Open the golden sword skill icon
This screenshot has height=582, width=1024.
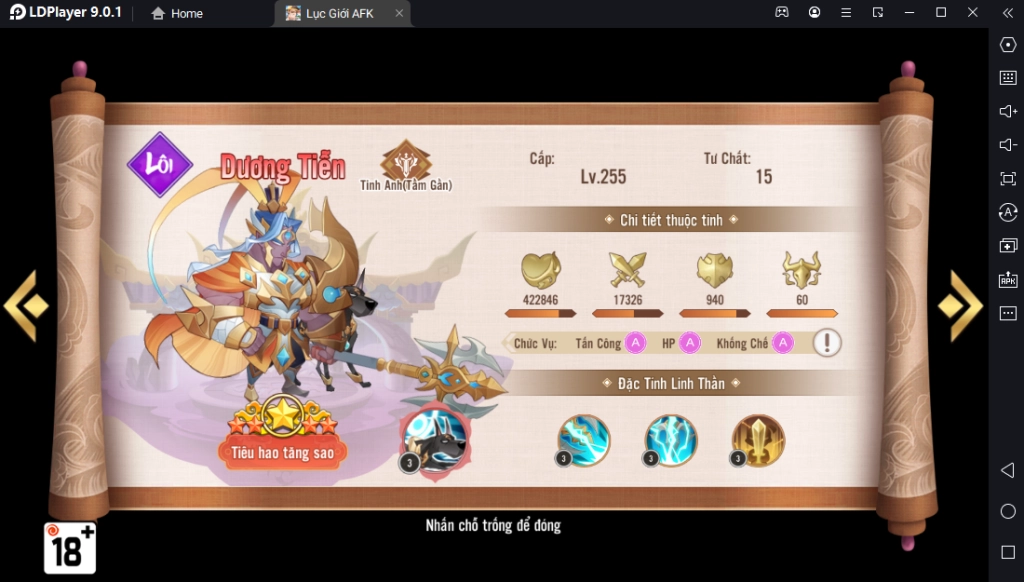coord(758,440)
